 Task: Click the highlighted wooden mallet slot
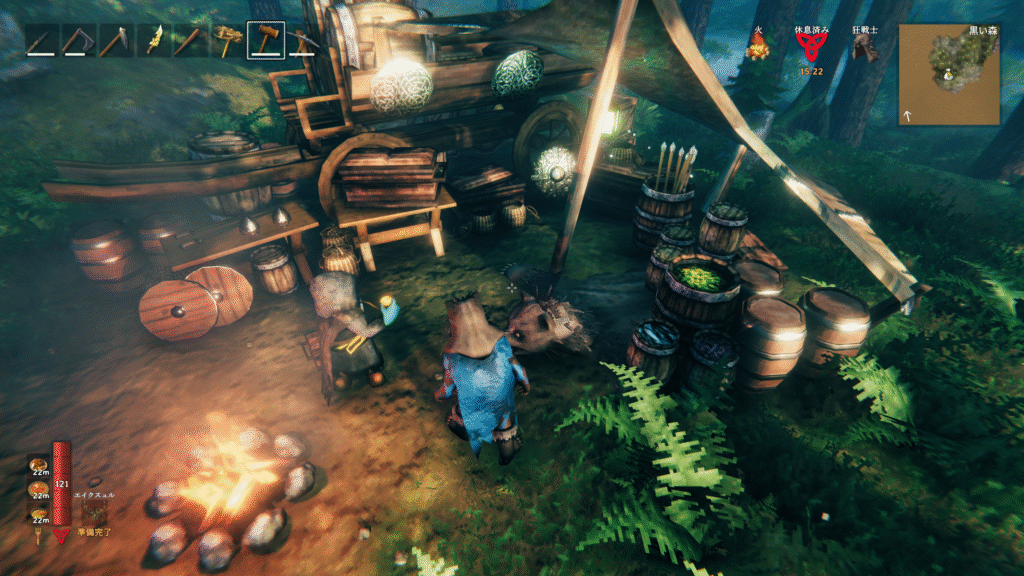[x=266, y=40]
